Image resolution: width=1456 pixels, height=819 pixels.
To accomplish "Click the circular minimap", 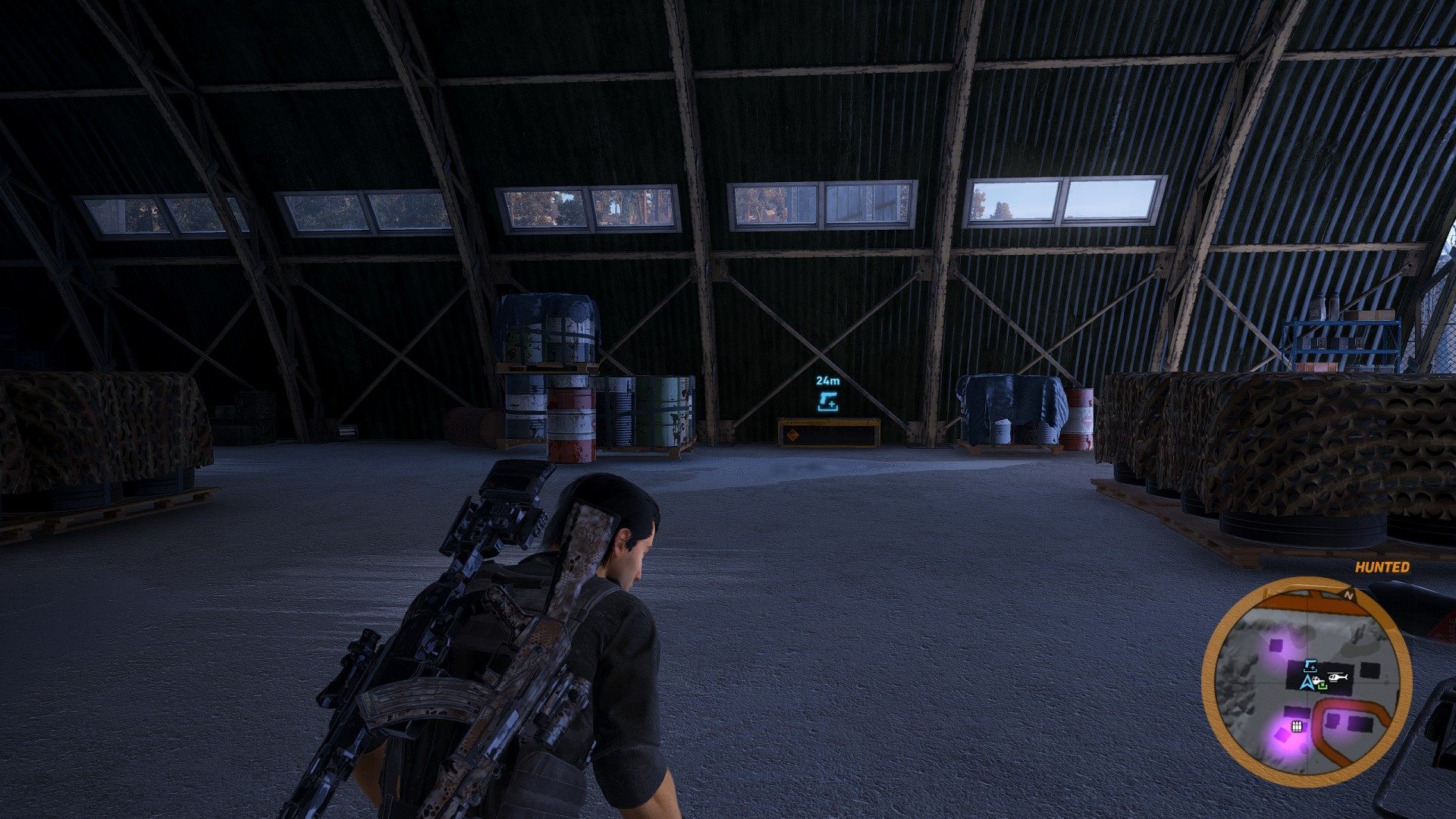I will point(1306,677).
